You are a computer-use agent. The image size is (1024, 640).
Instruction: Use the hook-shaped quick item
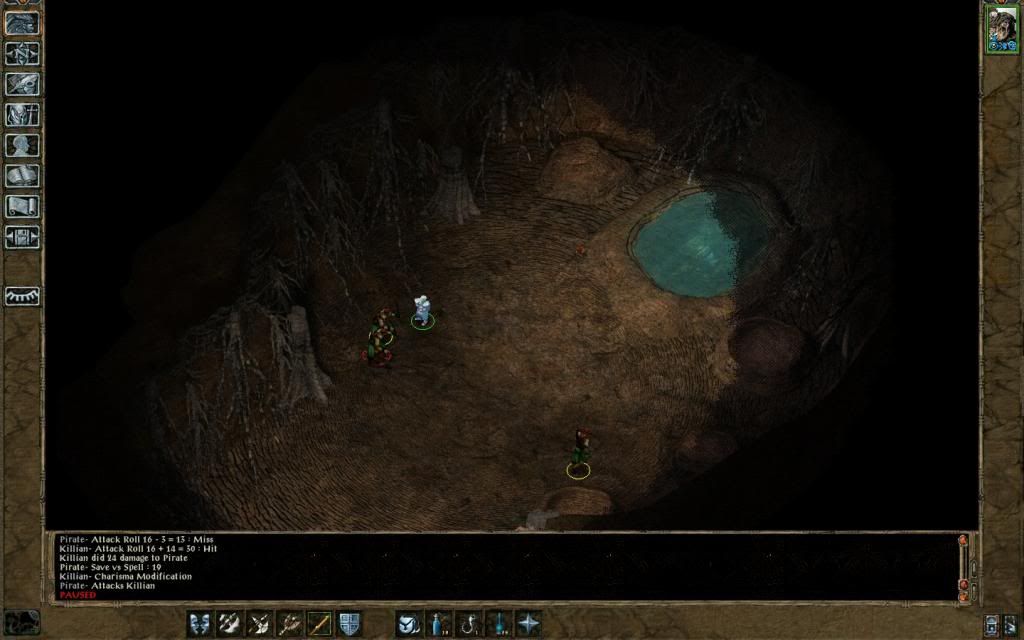[467, 622]
